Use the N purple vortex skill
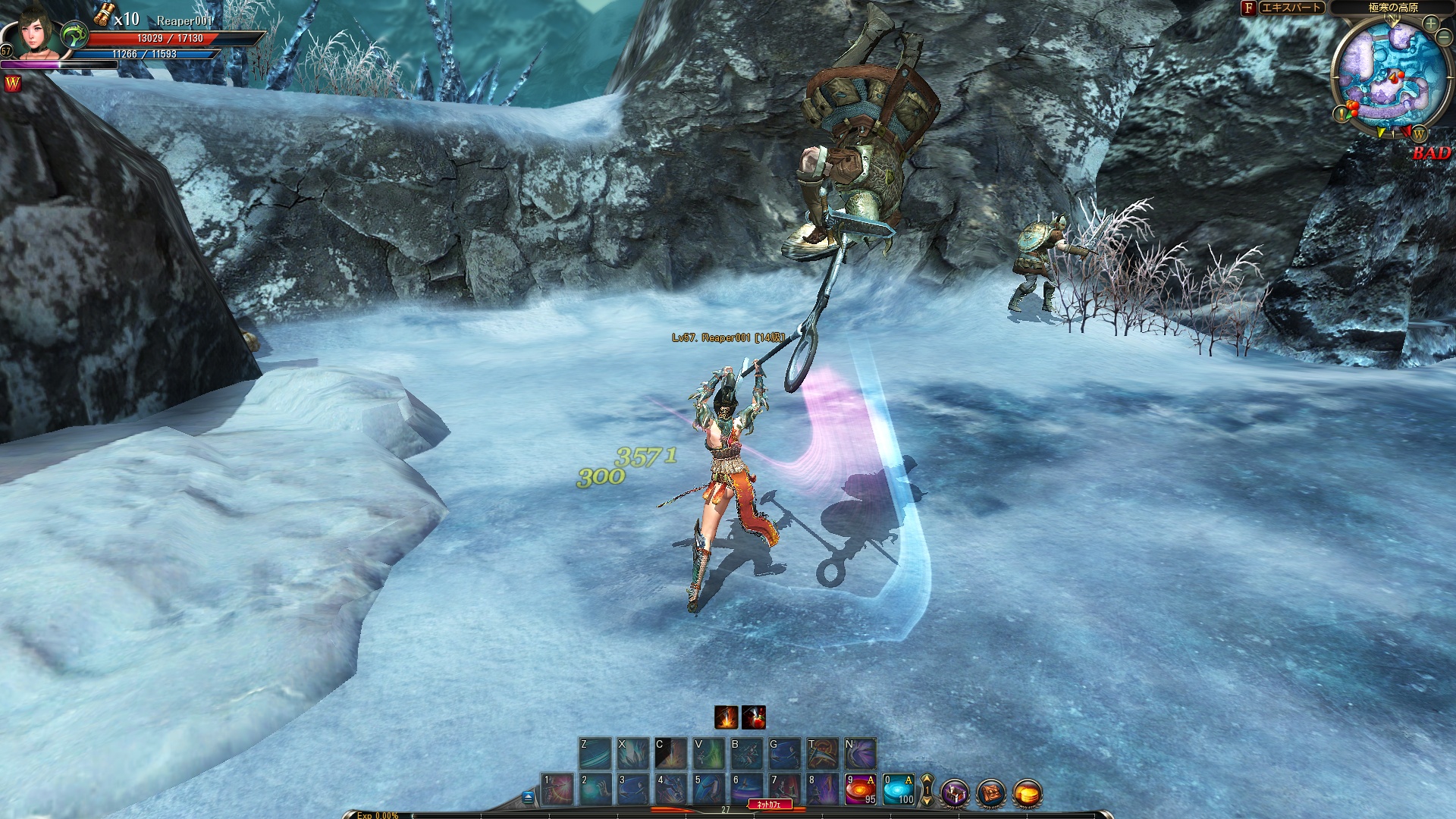The width and height of the screenshot is (1456, 819). tap(861, 753)
